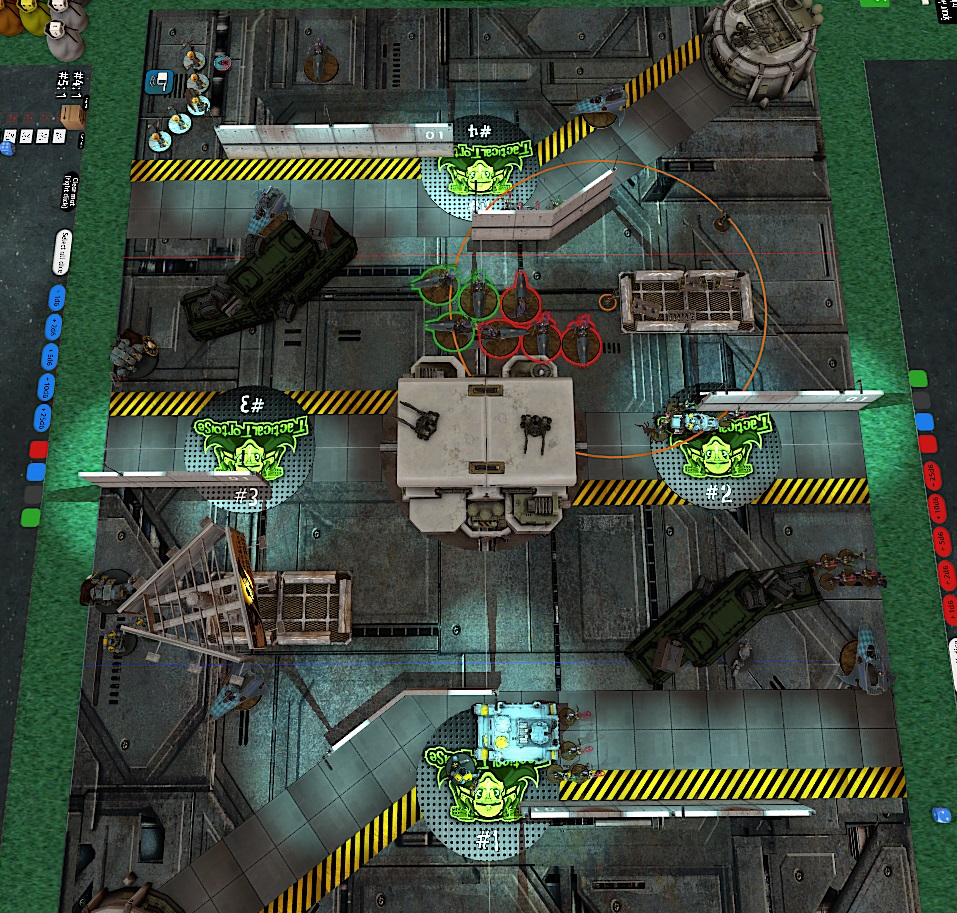Add ten dice with the blue +10d6 button
Viewport: 957px width, 913px height.
(45, 388)
